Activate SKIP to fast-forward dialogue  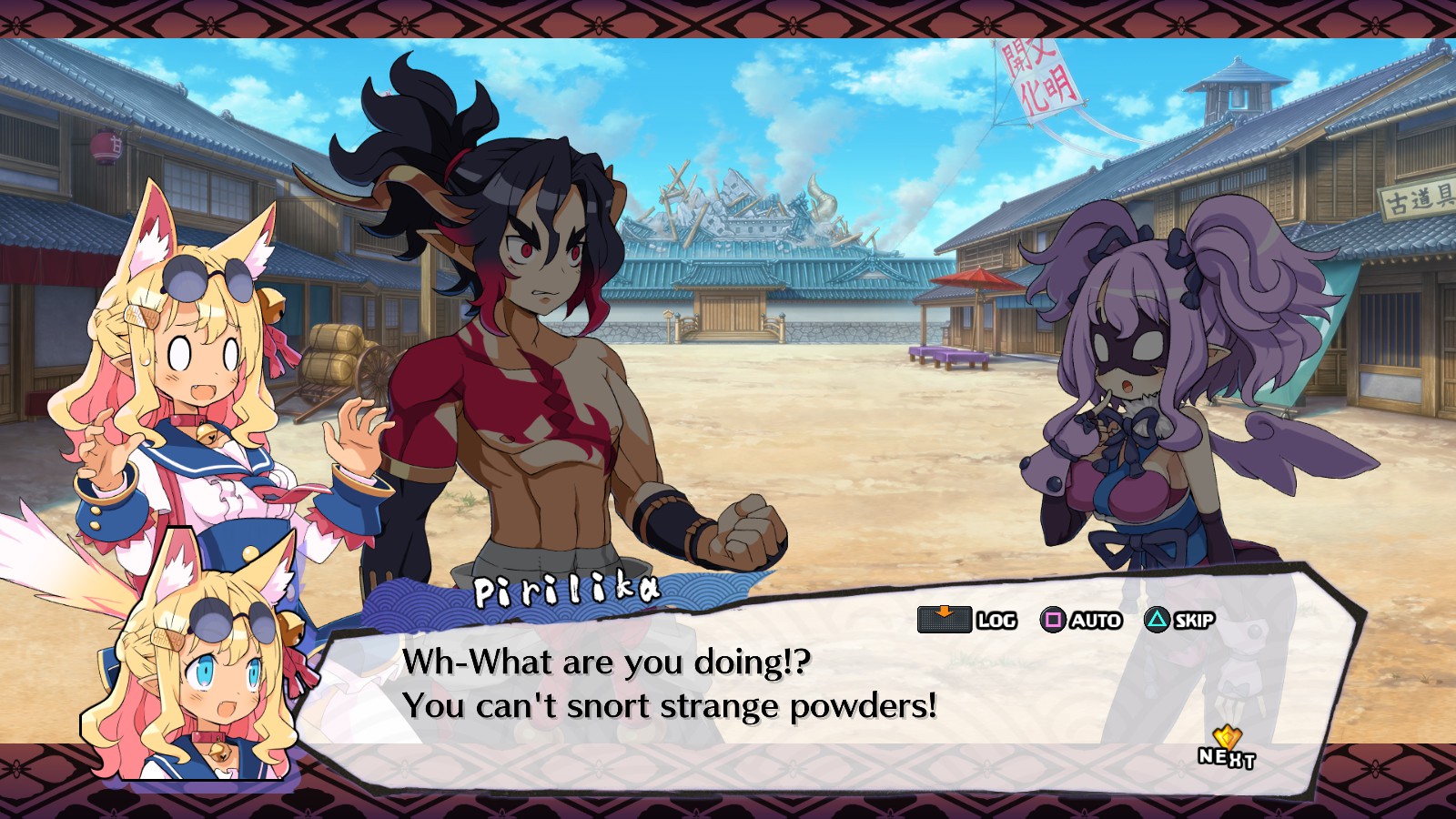tap(1179, 621)
